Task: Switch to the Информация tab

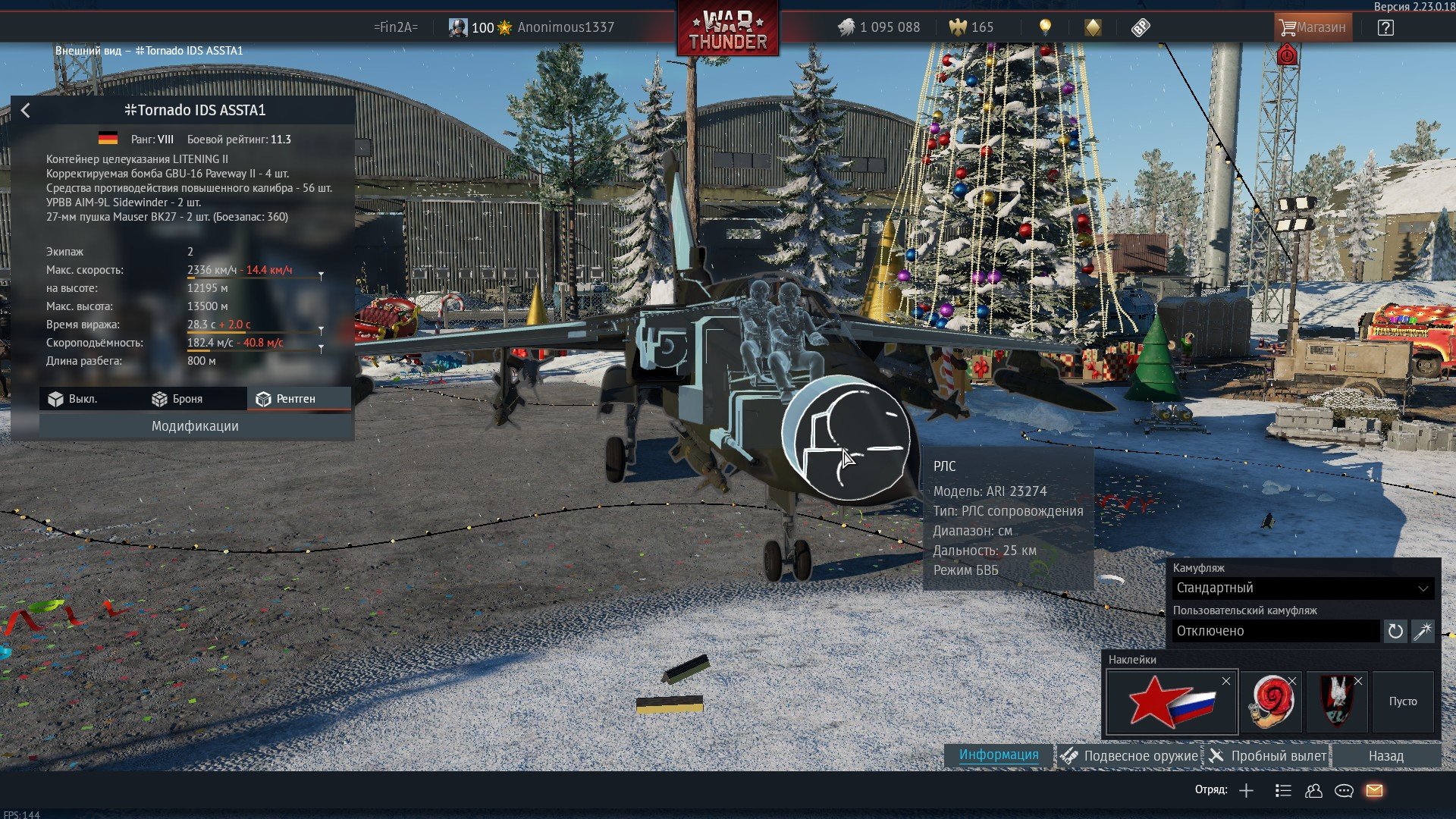Action: click(999, 755)
